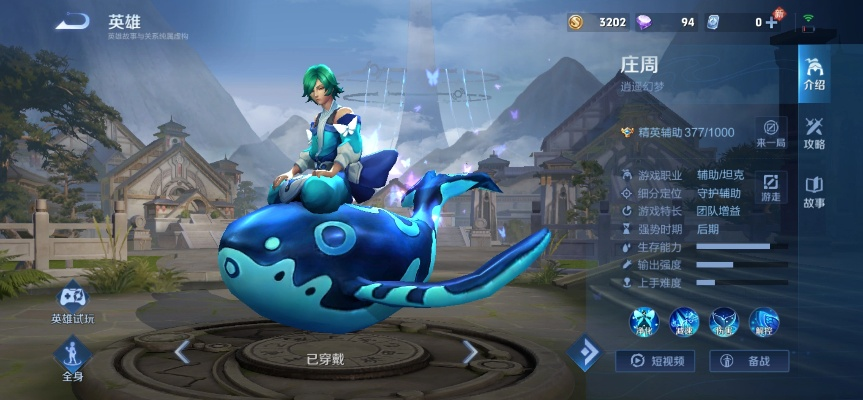
Task: View the 解控 skill tag icon
Action: (763, 322)
